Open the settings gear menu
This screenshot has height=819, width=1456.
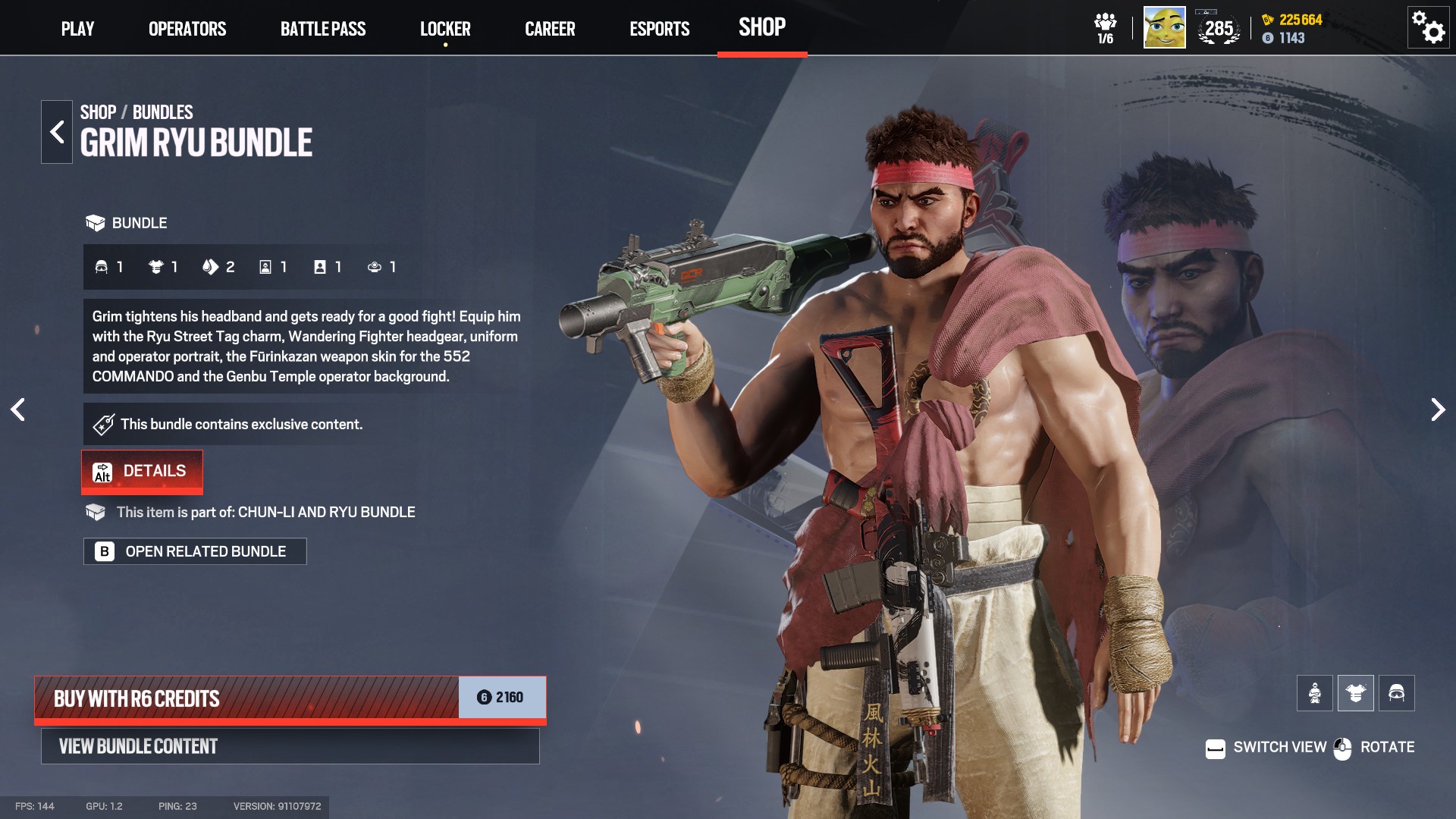[1428, 28]
